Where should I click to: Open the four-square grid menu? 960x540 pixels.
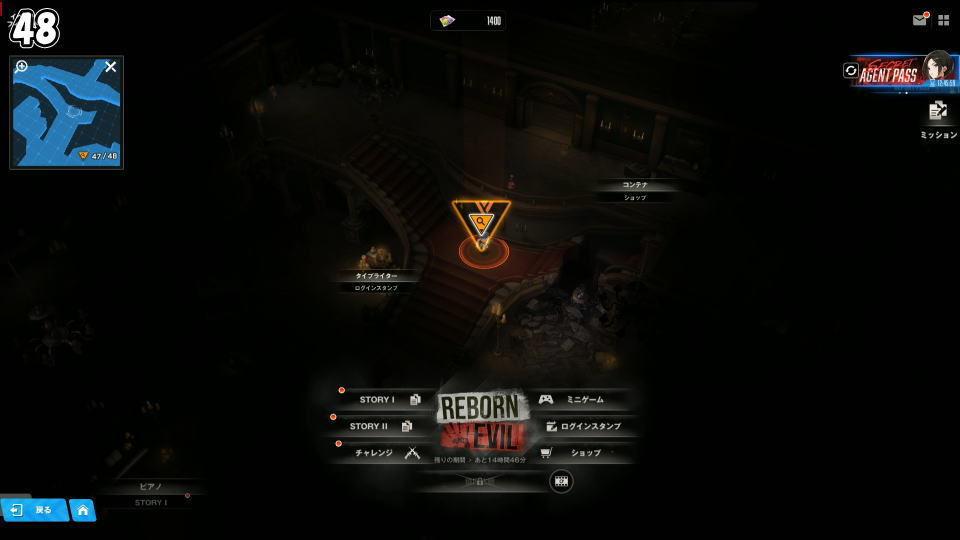click(943, 20)
